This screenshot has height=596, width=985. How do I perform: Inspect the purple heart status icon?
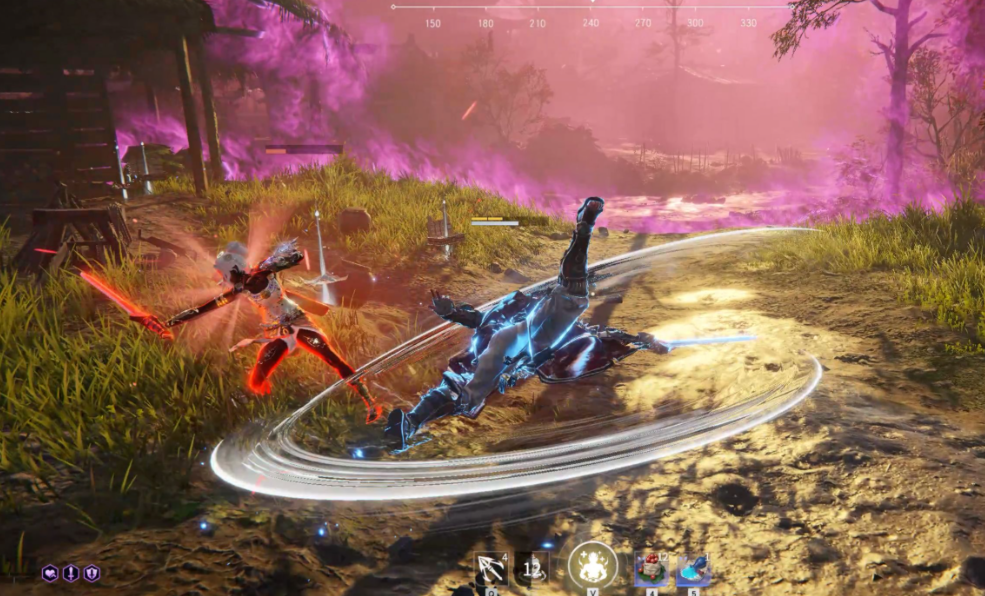tap(49, 573)
